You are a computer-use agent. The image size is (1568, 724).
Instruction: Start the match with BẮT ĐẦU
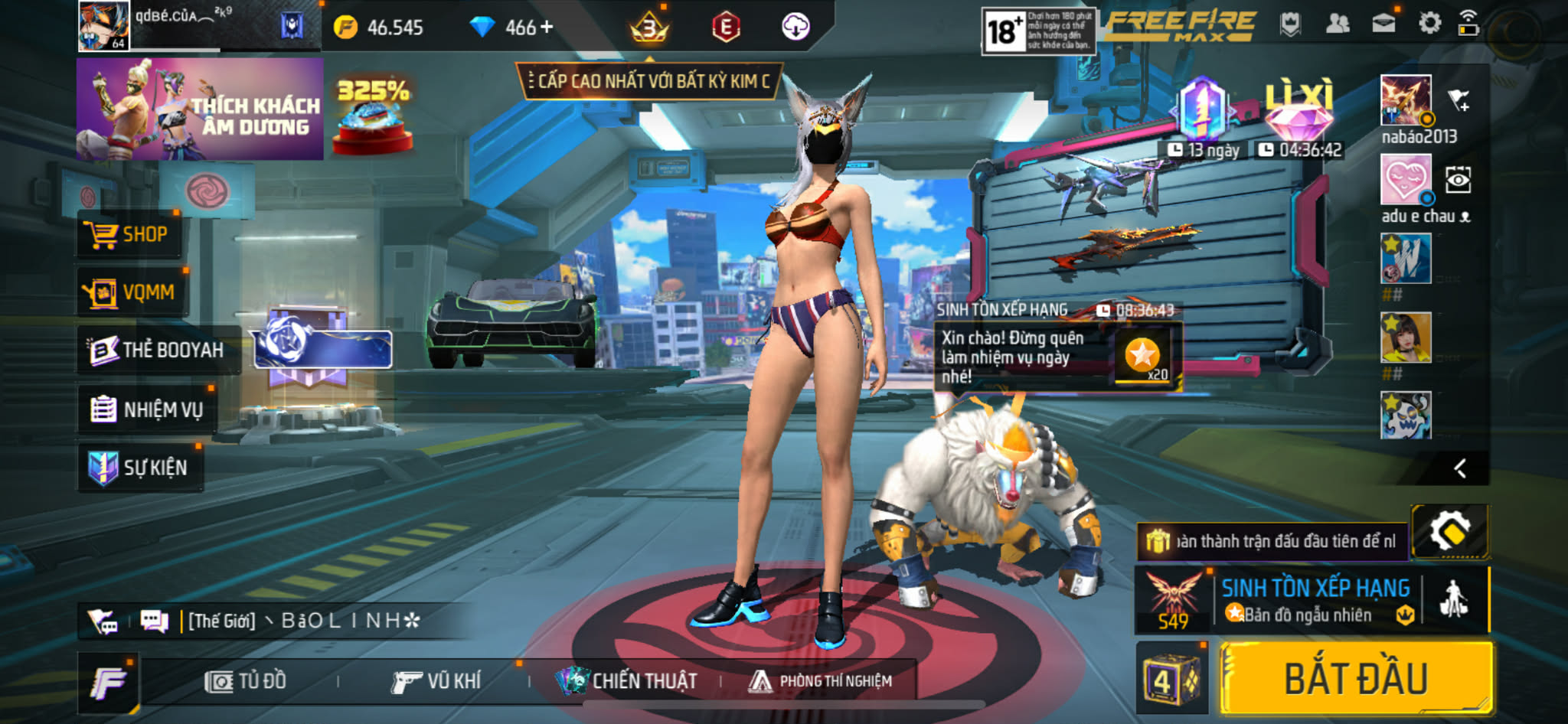coord(1355,679)
